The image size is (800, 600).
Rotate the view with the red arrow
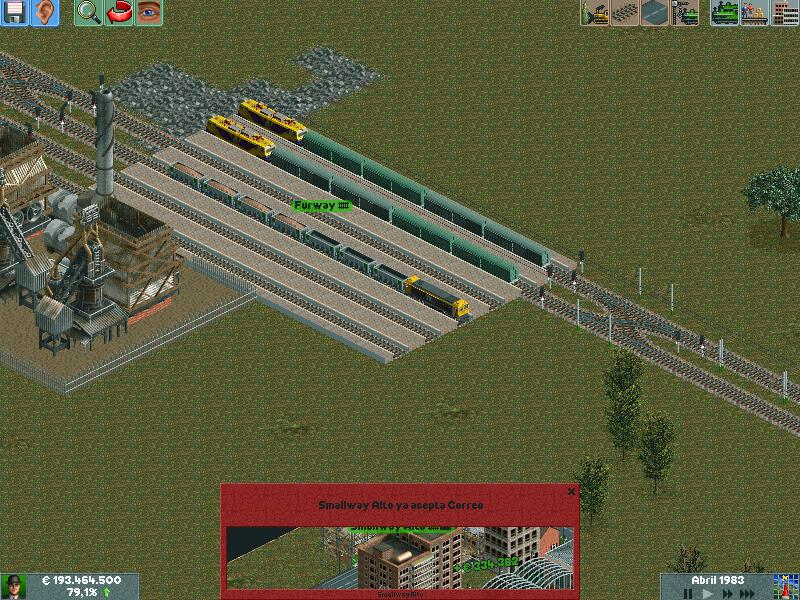tap(119, 13)
